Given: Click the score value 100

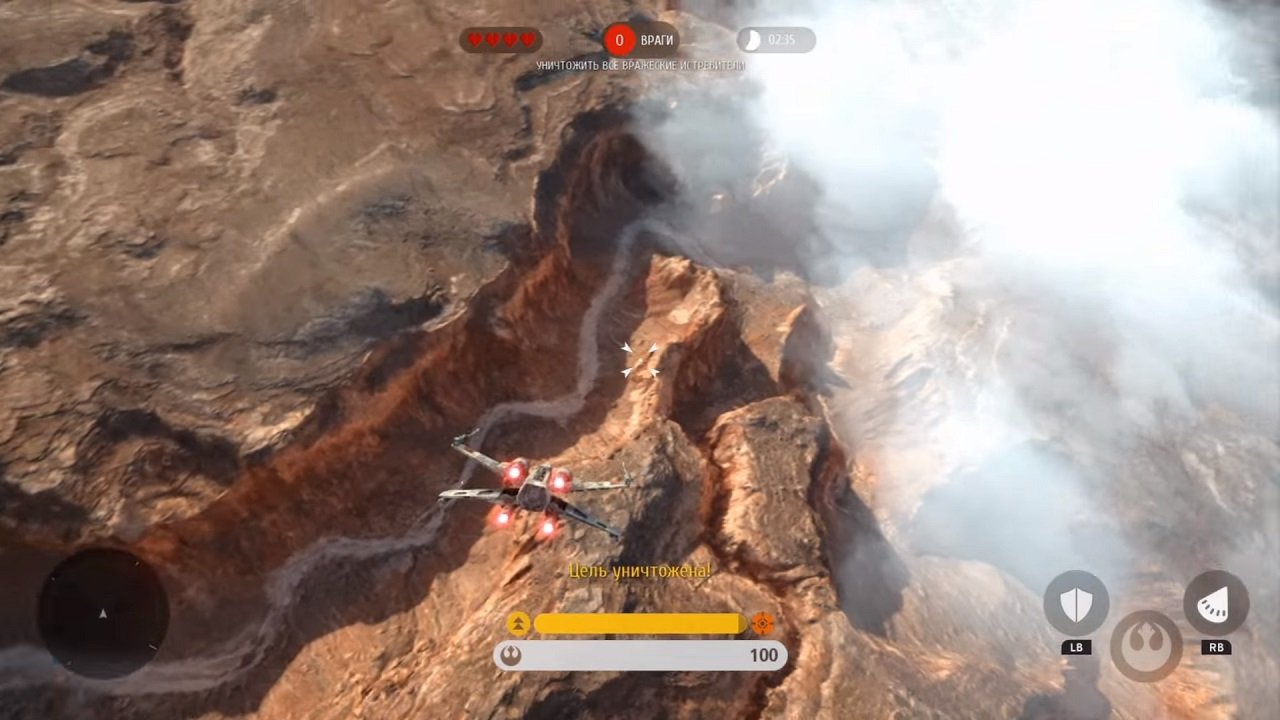Looking at the screenshot, I should [x=764, y=656].
